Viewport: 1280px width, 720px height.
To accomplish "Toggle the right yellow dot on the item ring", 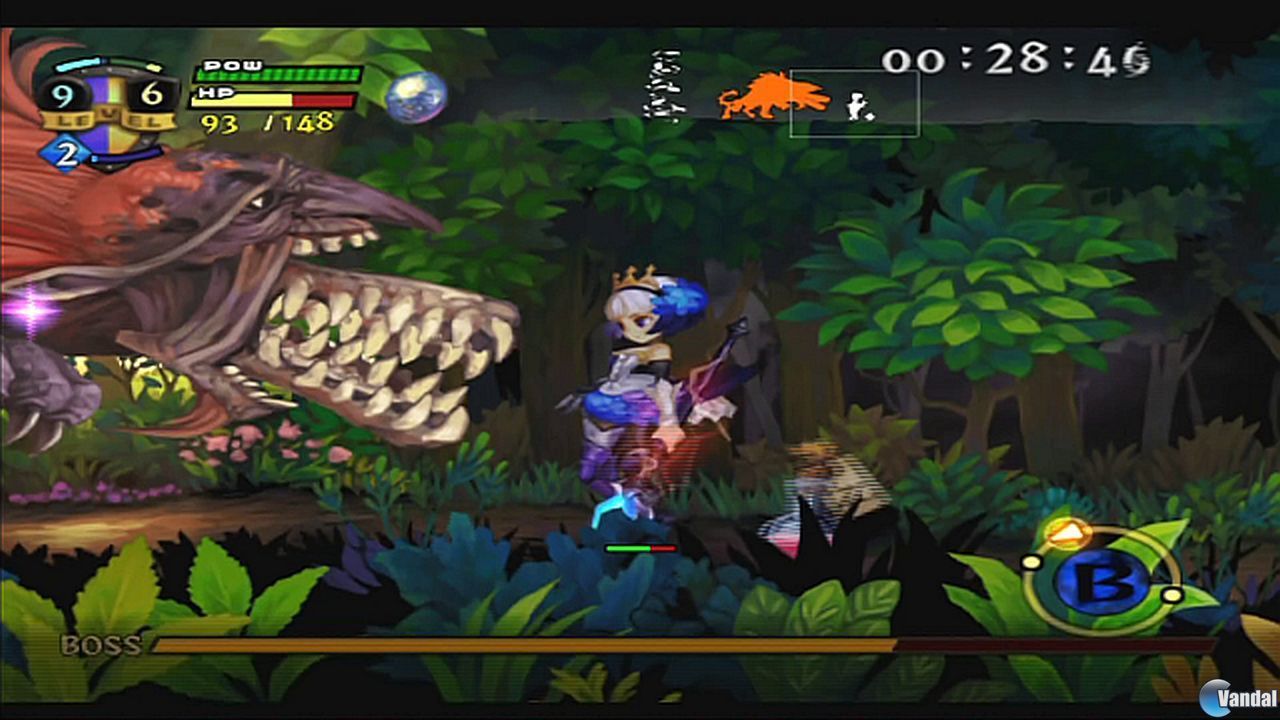I will tap(1172, 596).
